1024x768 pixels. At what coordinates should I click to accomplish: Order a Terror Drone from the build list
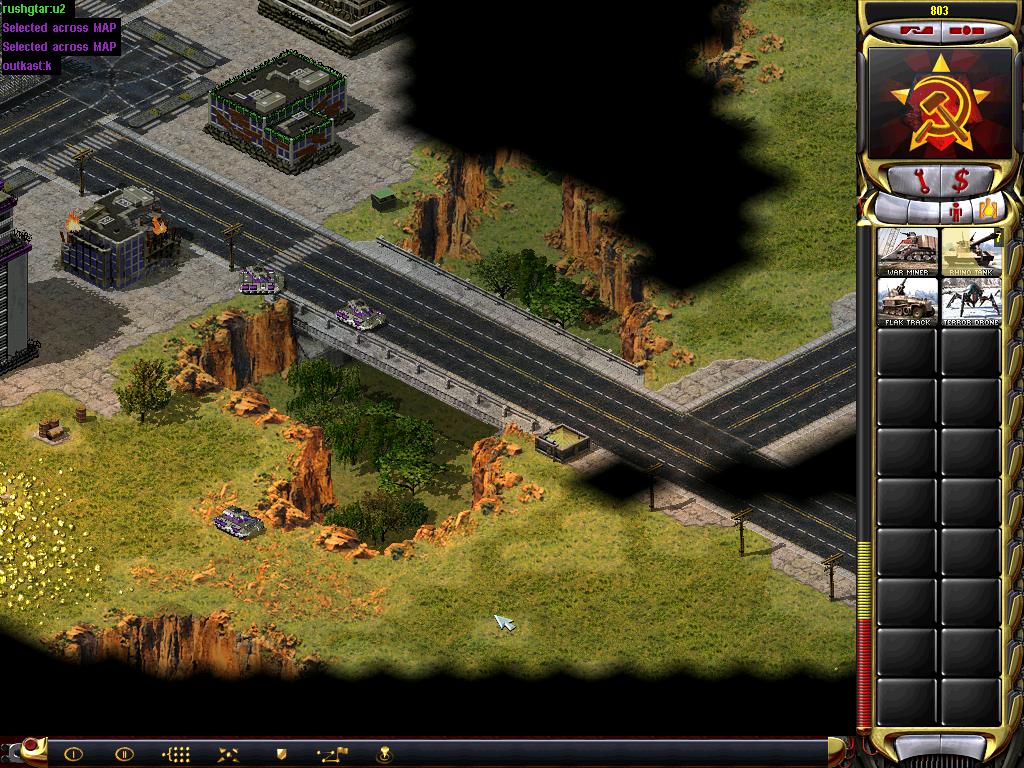point(970,301)
